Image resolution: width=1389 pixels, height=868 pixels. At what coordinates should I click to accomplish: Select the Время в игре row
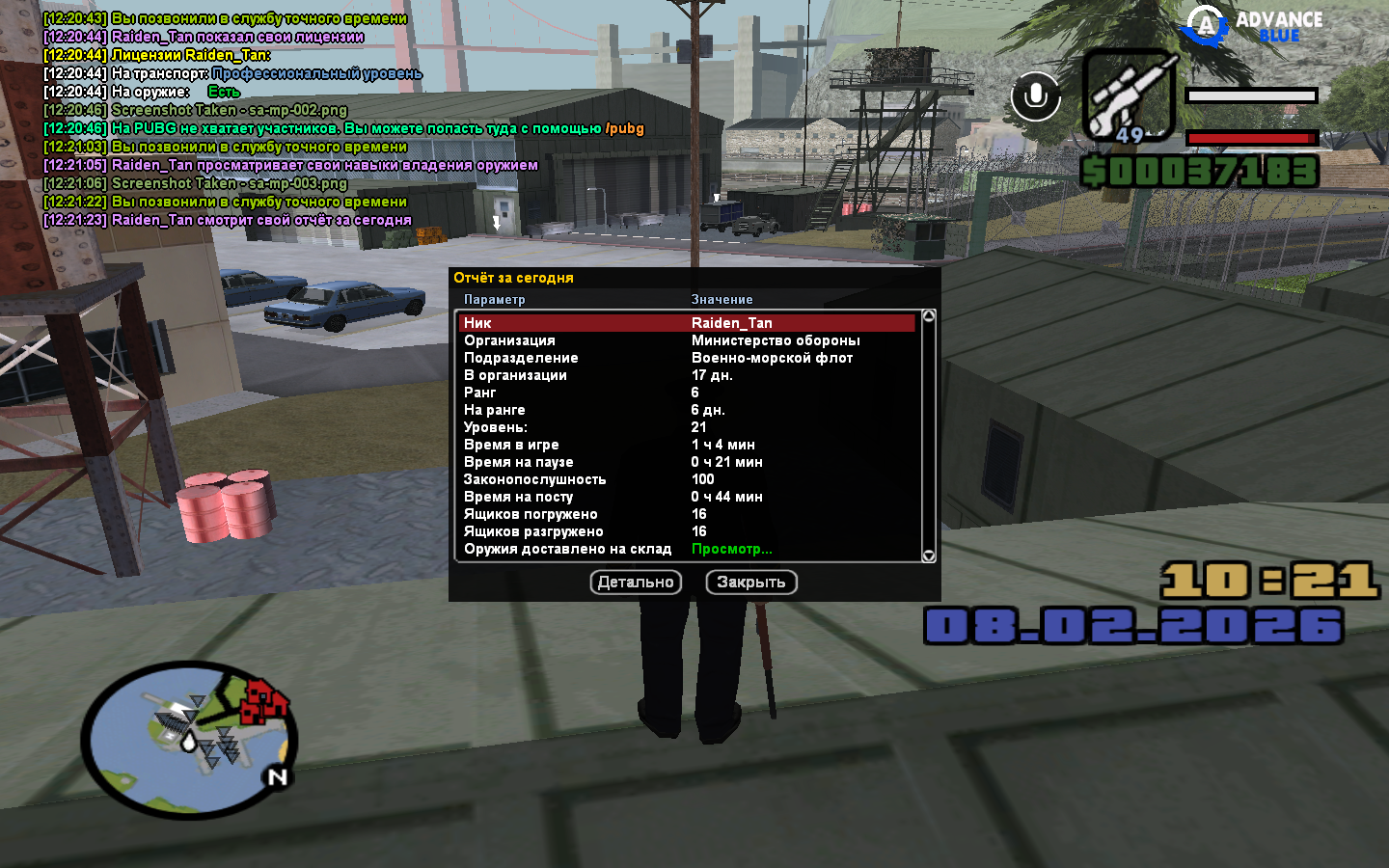click(x=687, y=445)
